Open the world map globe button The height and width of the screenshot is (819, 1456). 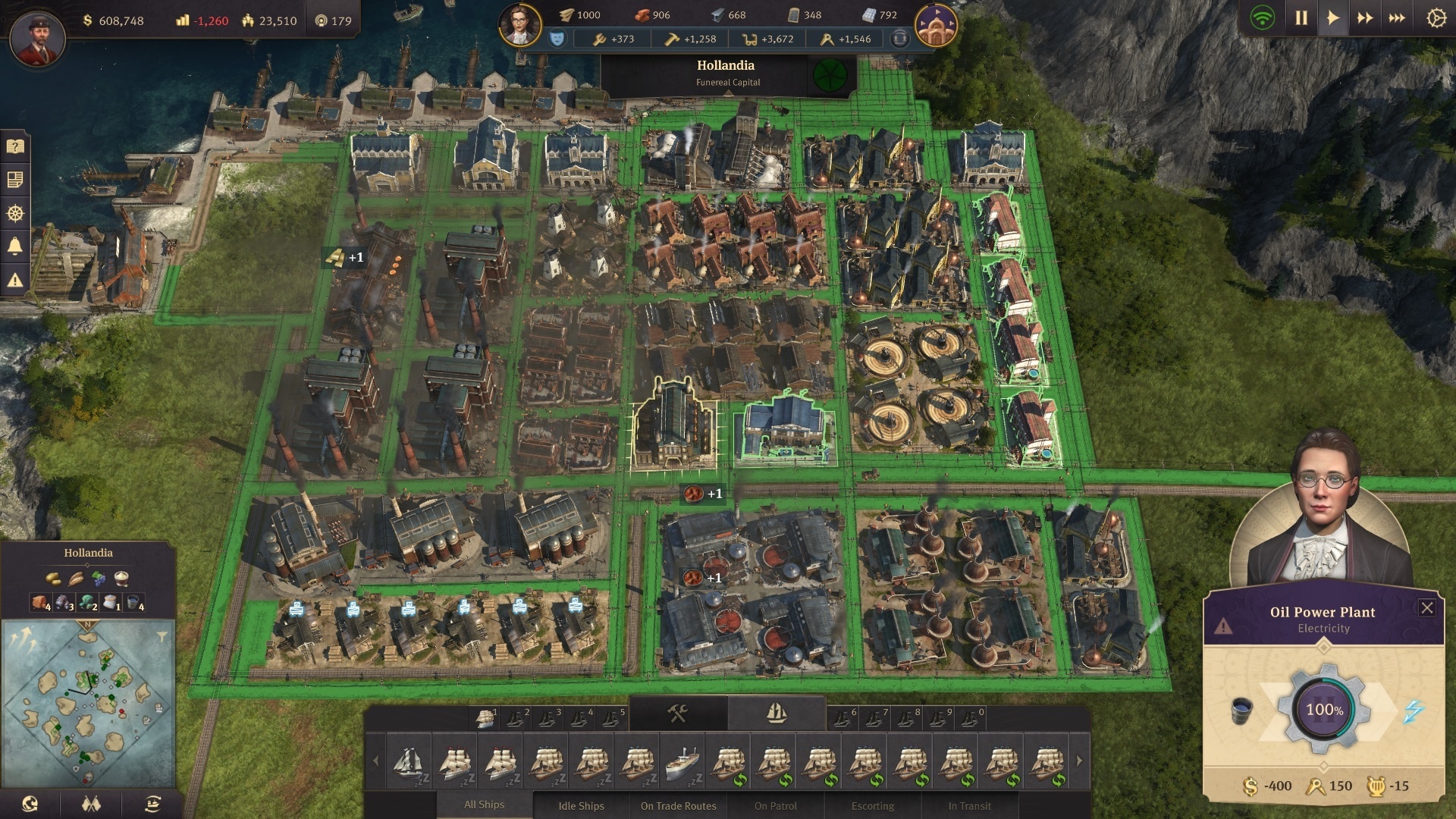pyautogui.click(x=30, y=804)
